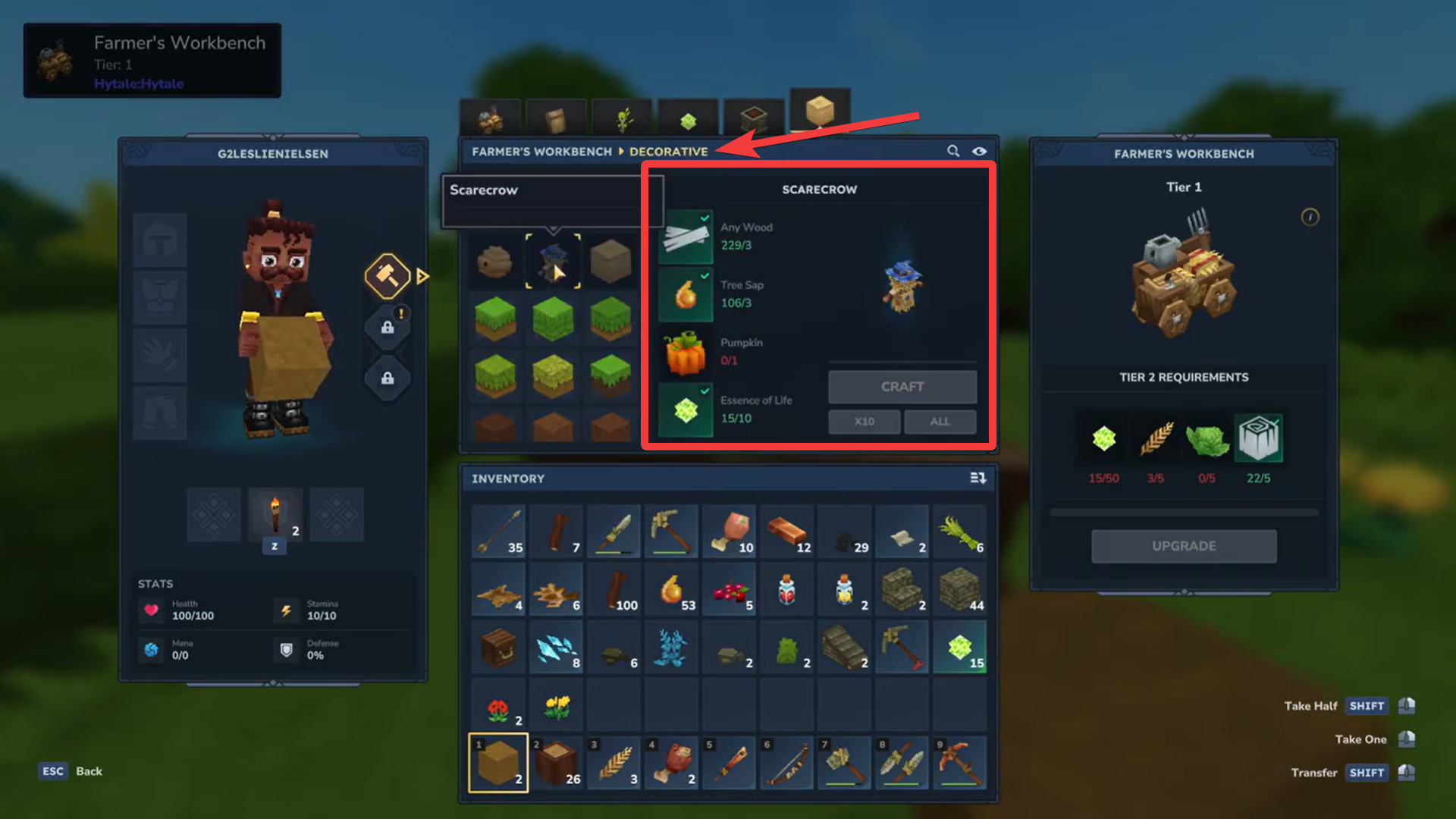
Task: Click the X10 craft button
Action: click(x=864, y=422)
